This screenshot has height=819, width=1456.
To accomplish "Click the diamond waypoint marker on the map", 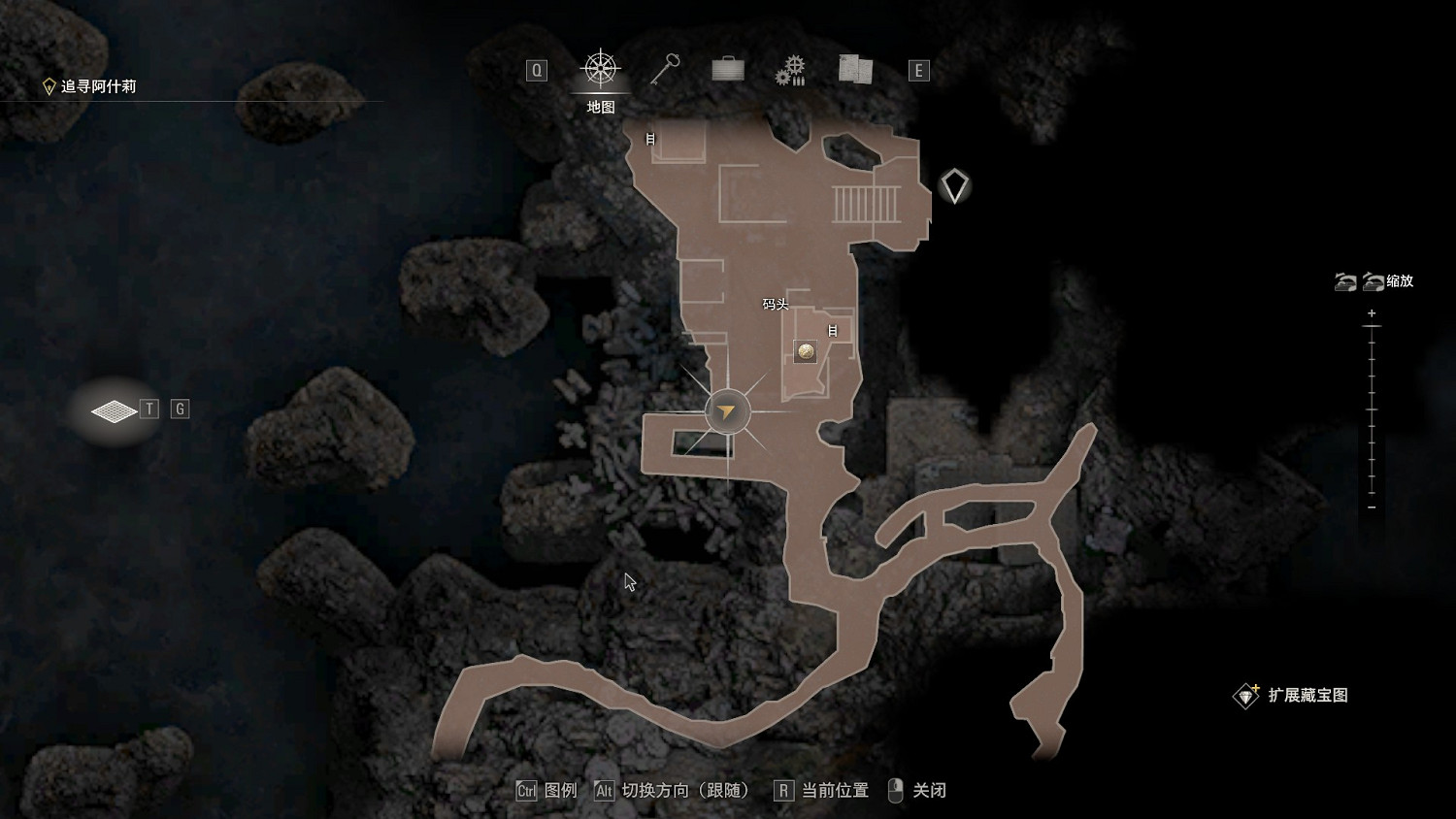I will [954, 185].
